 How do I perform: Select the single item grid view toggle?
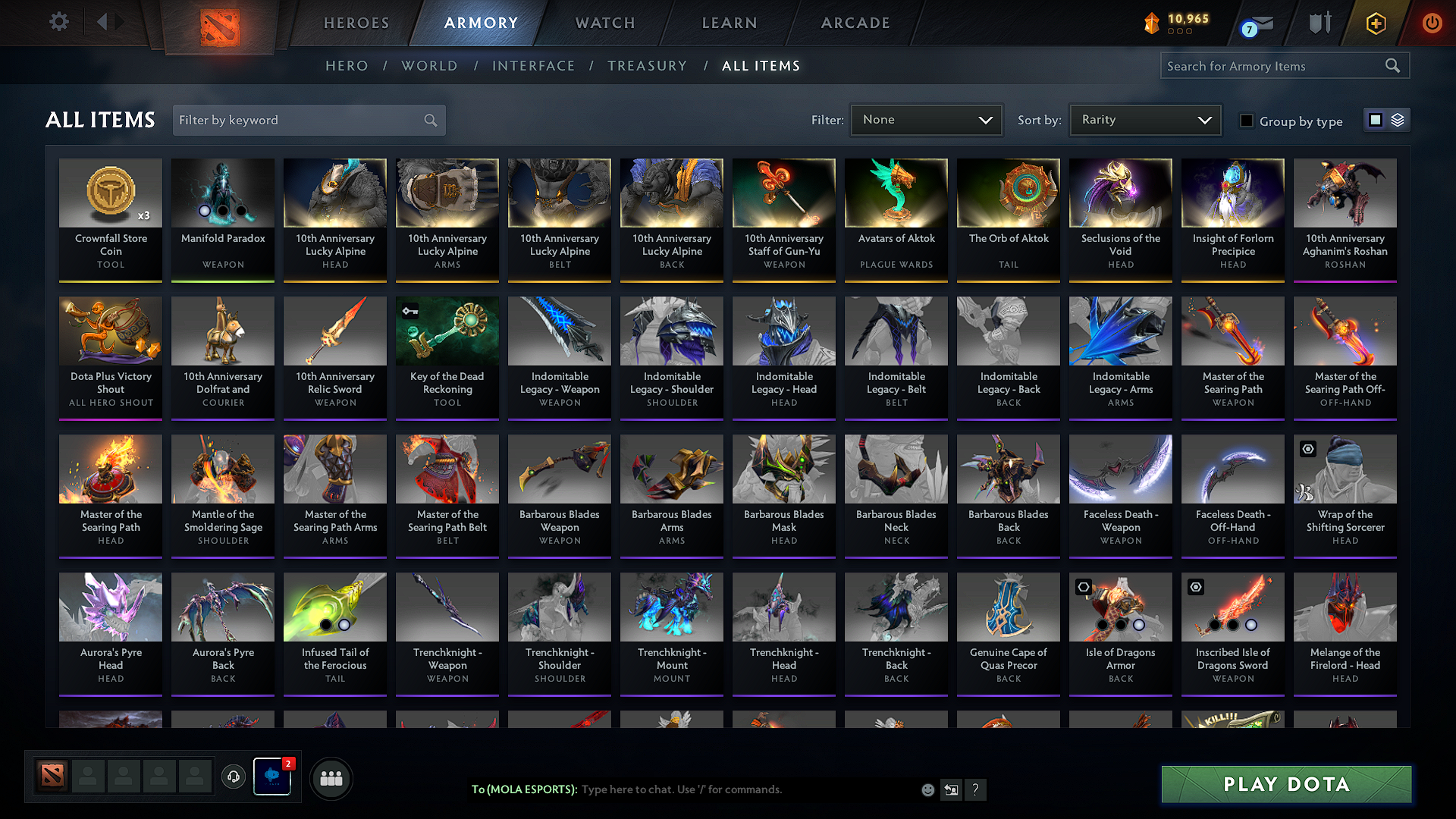pos(1376,119)
